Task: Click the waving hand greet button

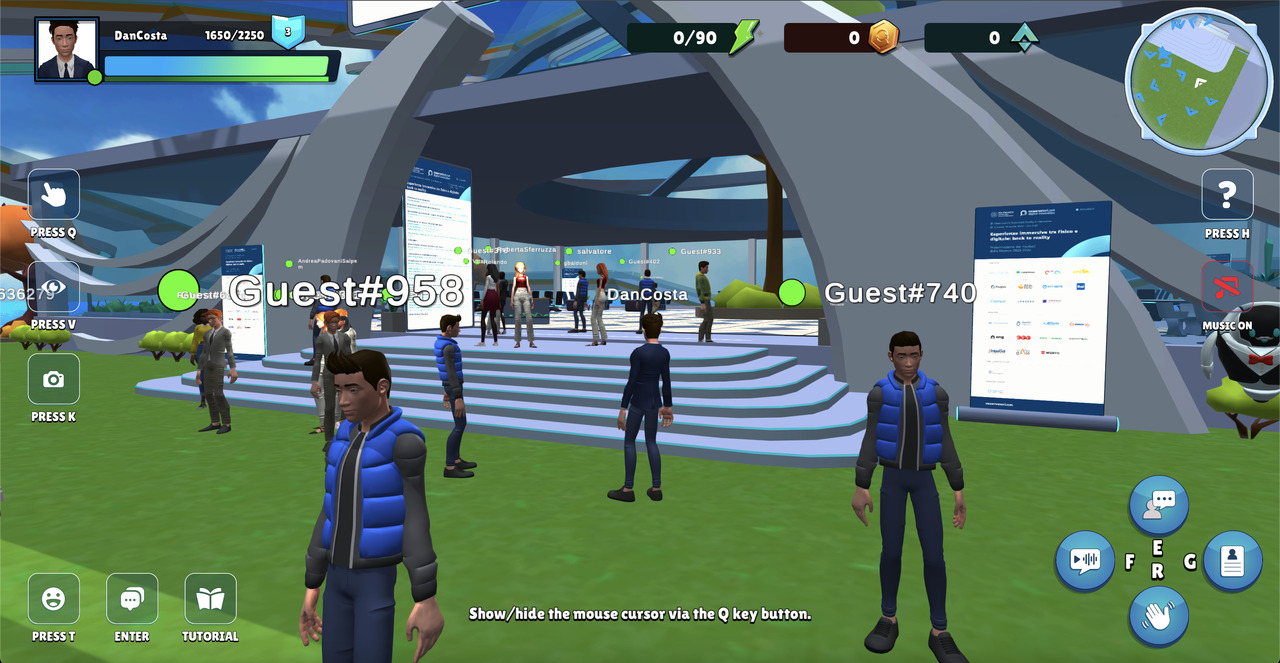Action: tap(1158, 615)
